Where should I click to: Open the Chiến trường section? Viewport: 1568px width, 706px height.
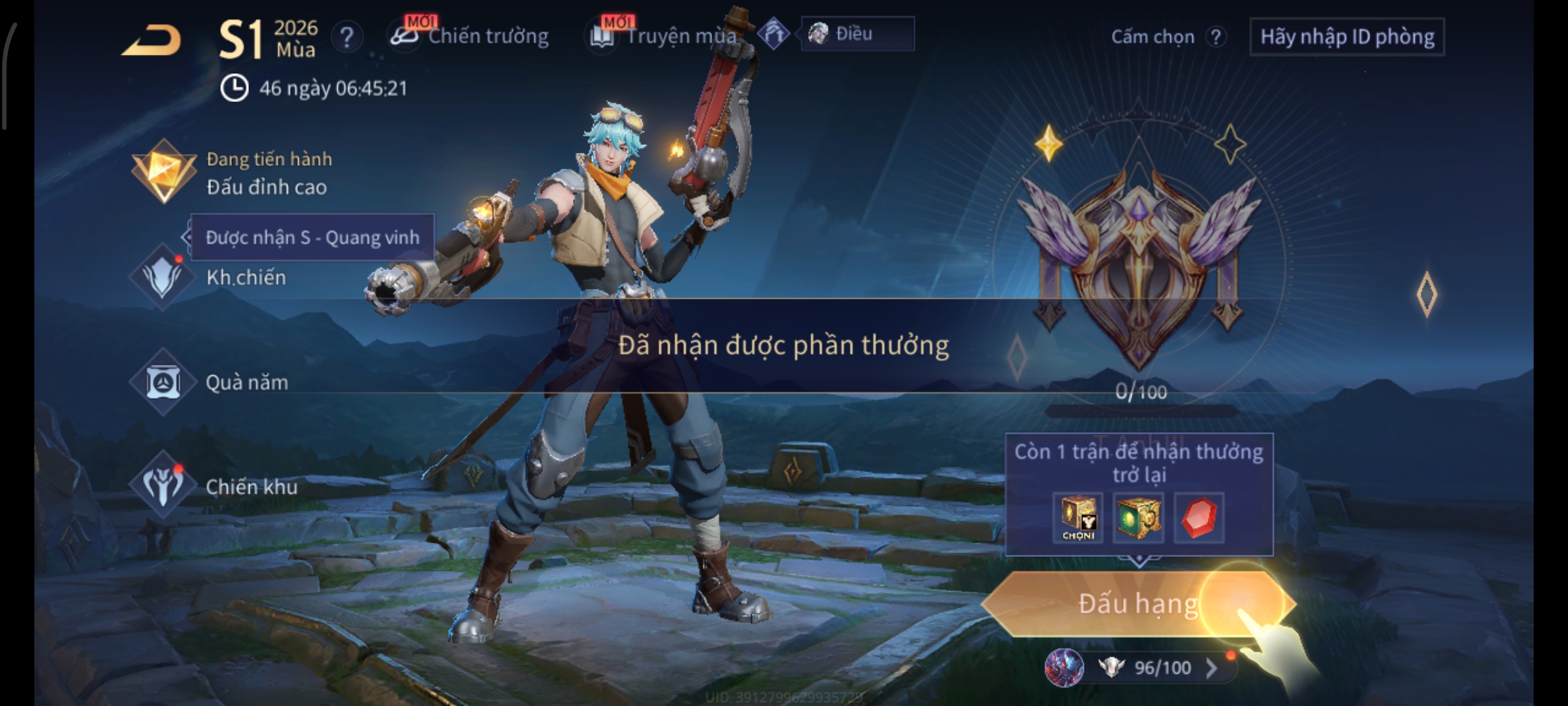pyautogui.click(x=472, y=36)
